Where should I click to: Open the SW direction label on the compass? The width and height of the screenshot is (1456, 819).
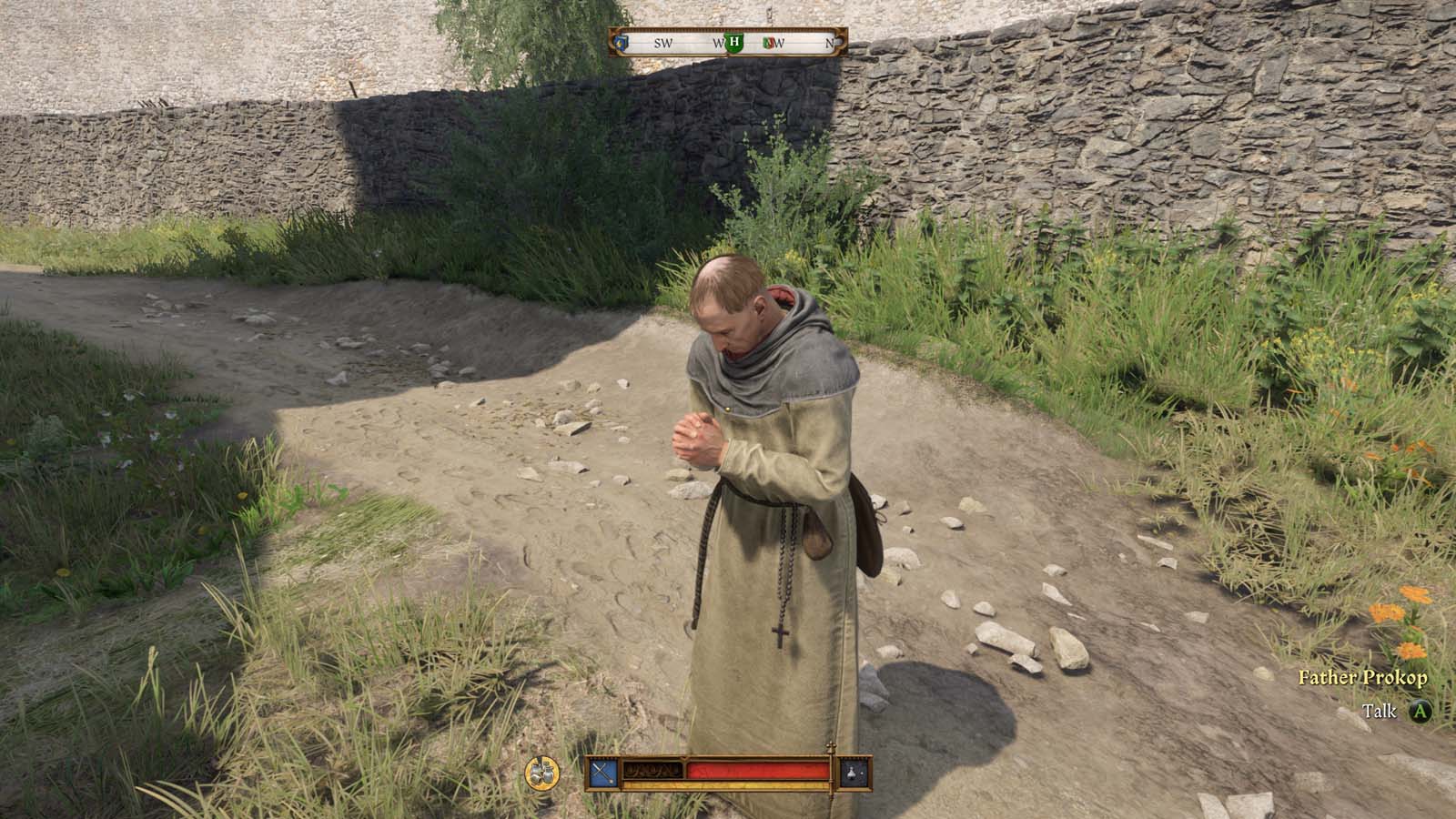pyautogui.click(x=664, y=43)
